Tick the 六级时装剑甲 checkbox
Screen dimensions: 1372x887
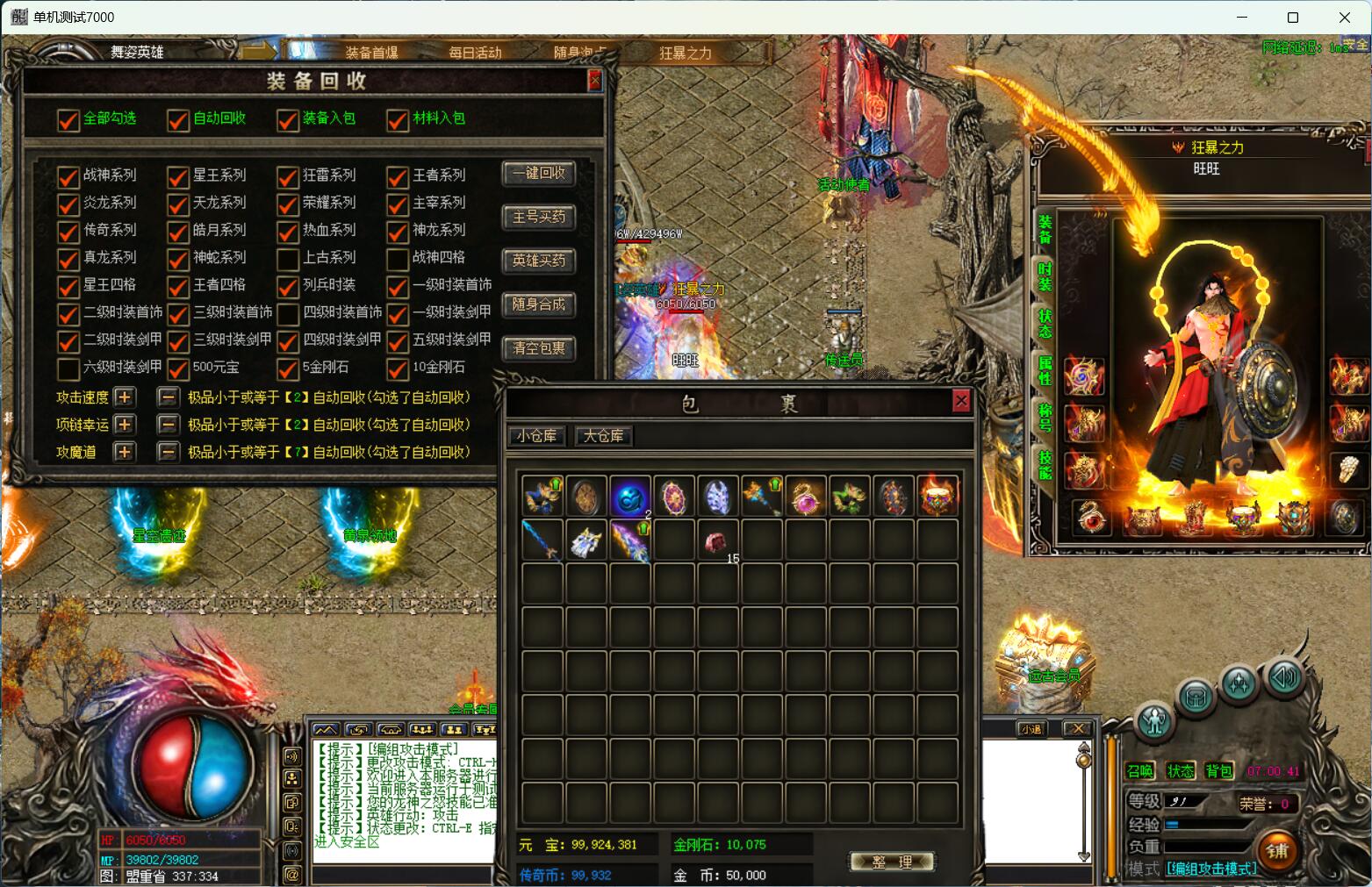pos(68,368)
